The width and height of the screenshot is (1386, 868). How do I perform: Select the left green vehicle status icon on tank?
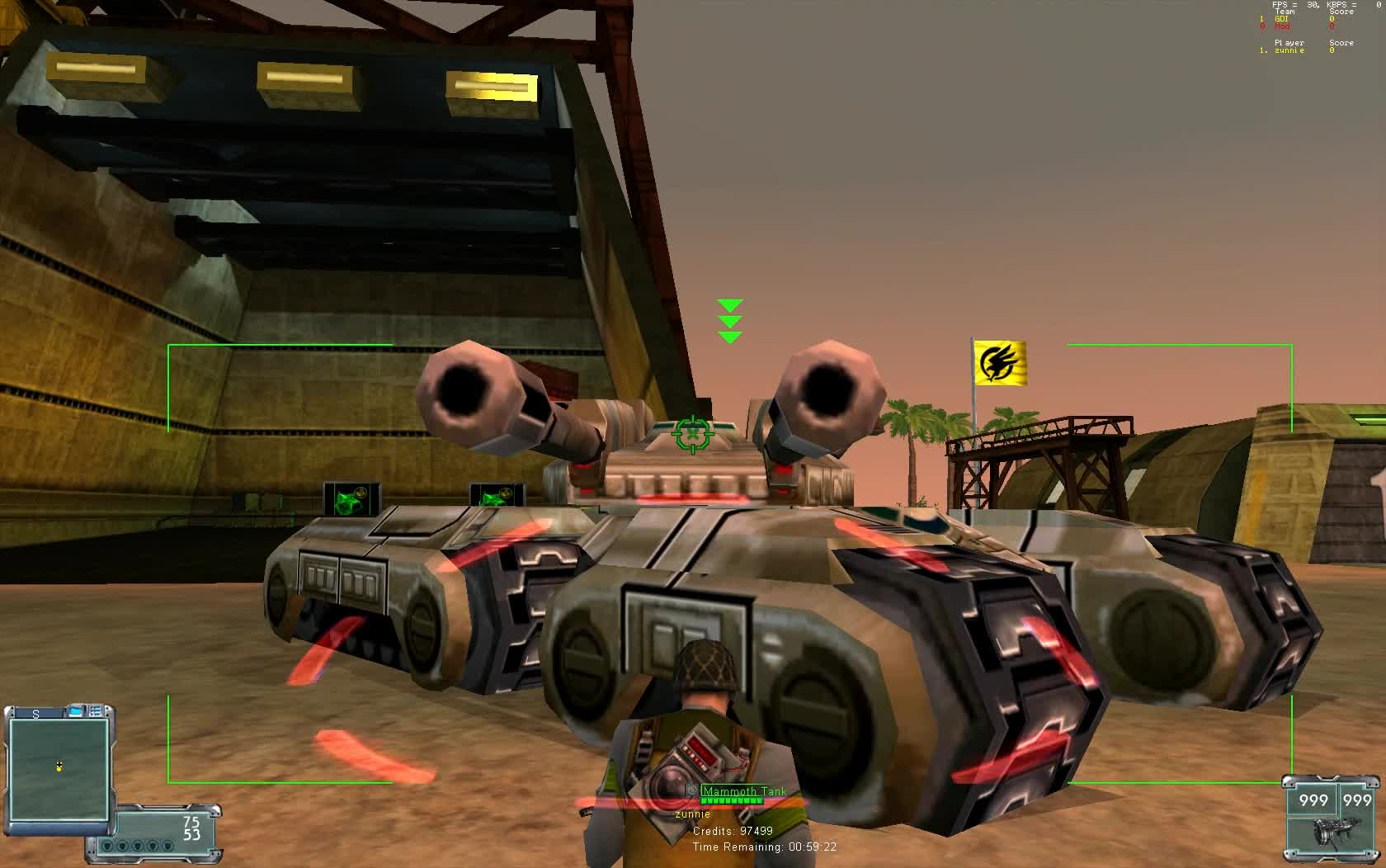pyautogui.click(x=350, y=496)
